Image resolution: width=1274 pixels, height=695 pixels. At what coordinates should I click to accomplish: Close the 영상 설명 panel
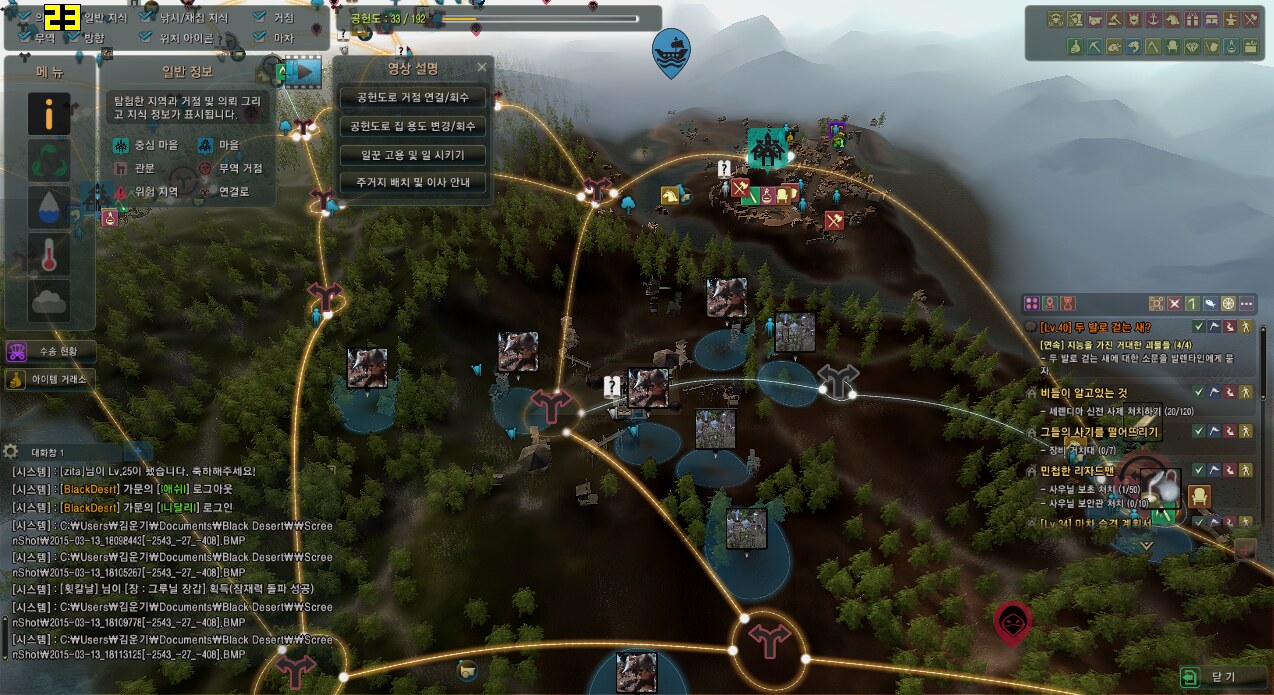click(x=482, y=68)
